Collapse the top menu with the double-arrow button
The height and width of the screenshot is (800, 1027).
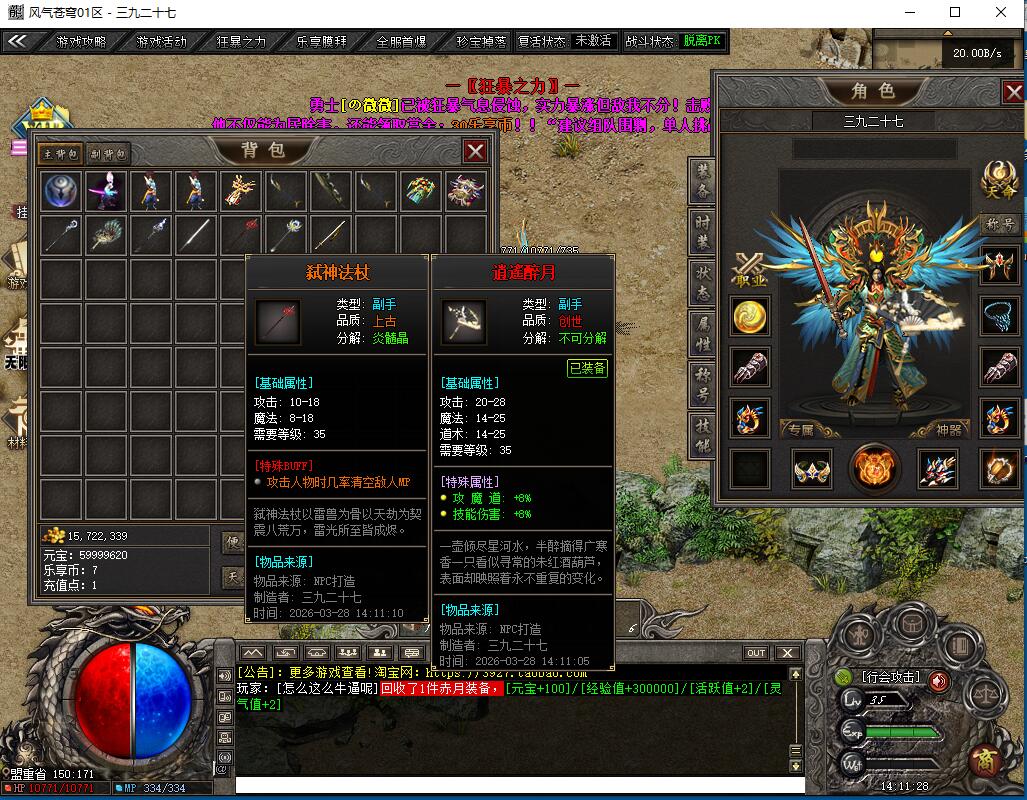point(17,42)
